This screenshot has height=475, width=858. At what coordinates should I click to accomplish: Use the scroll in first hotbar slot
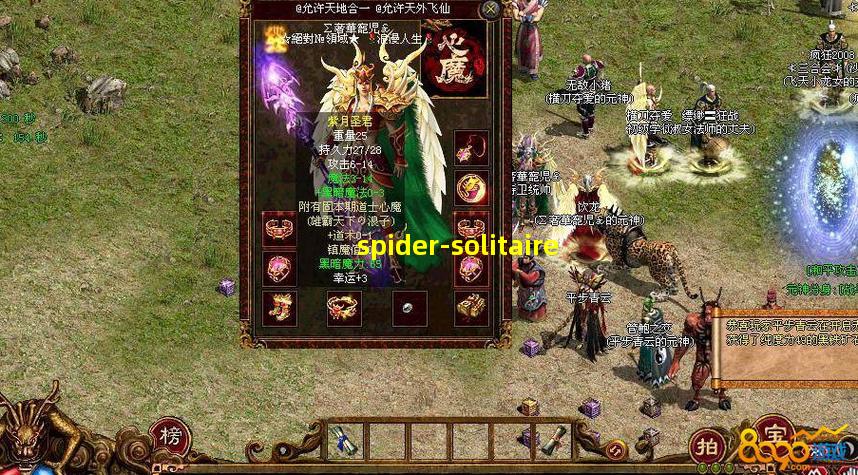tap(346, 439)
